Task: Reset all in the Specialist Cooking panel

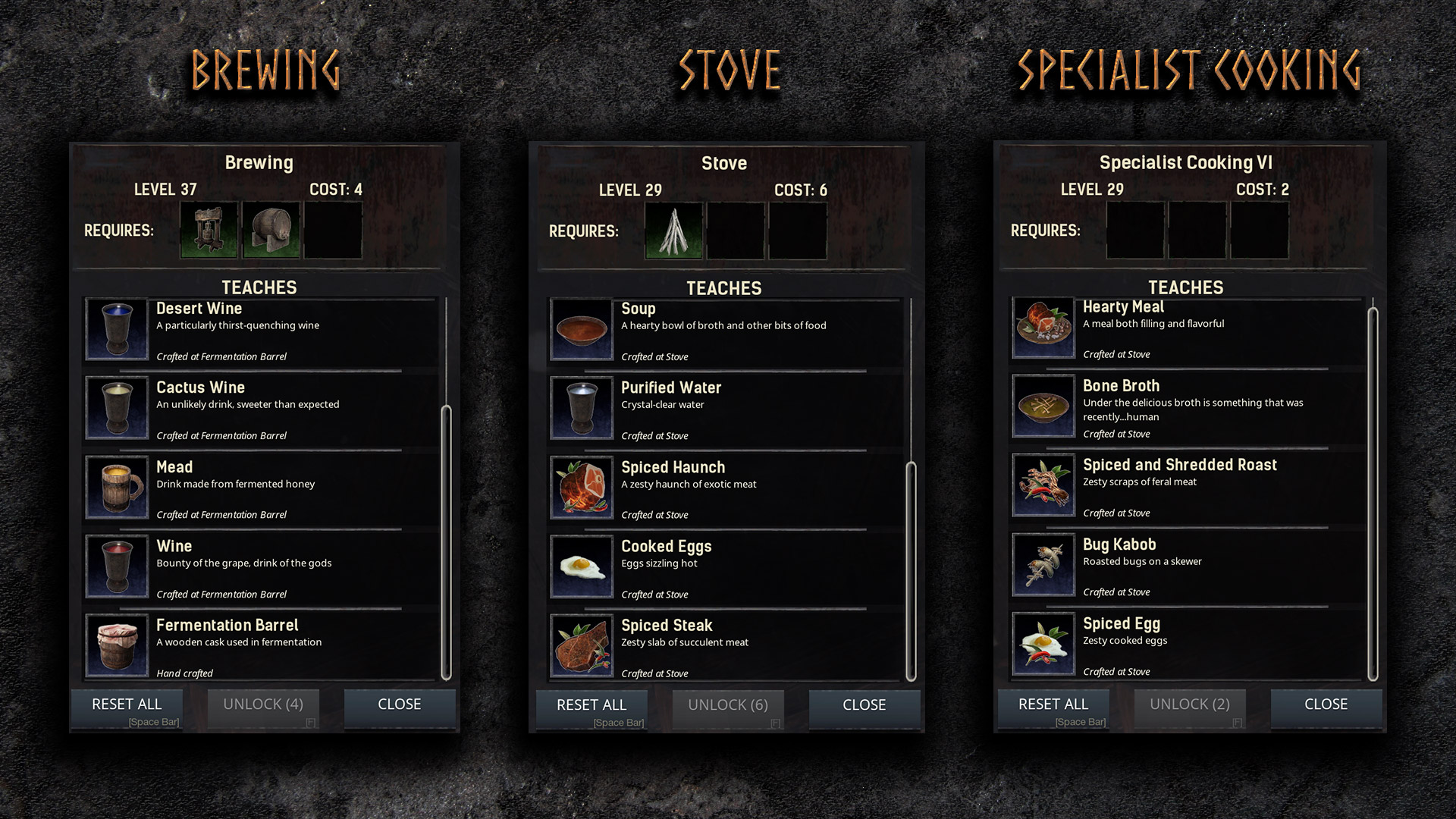Action: pyautogui.click(x=1053, y=704)
